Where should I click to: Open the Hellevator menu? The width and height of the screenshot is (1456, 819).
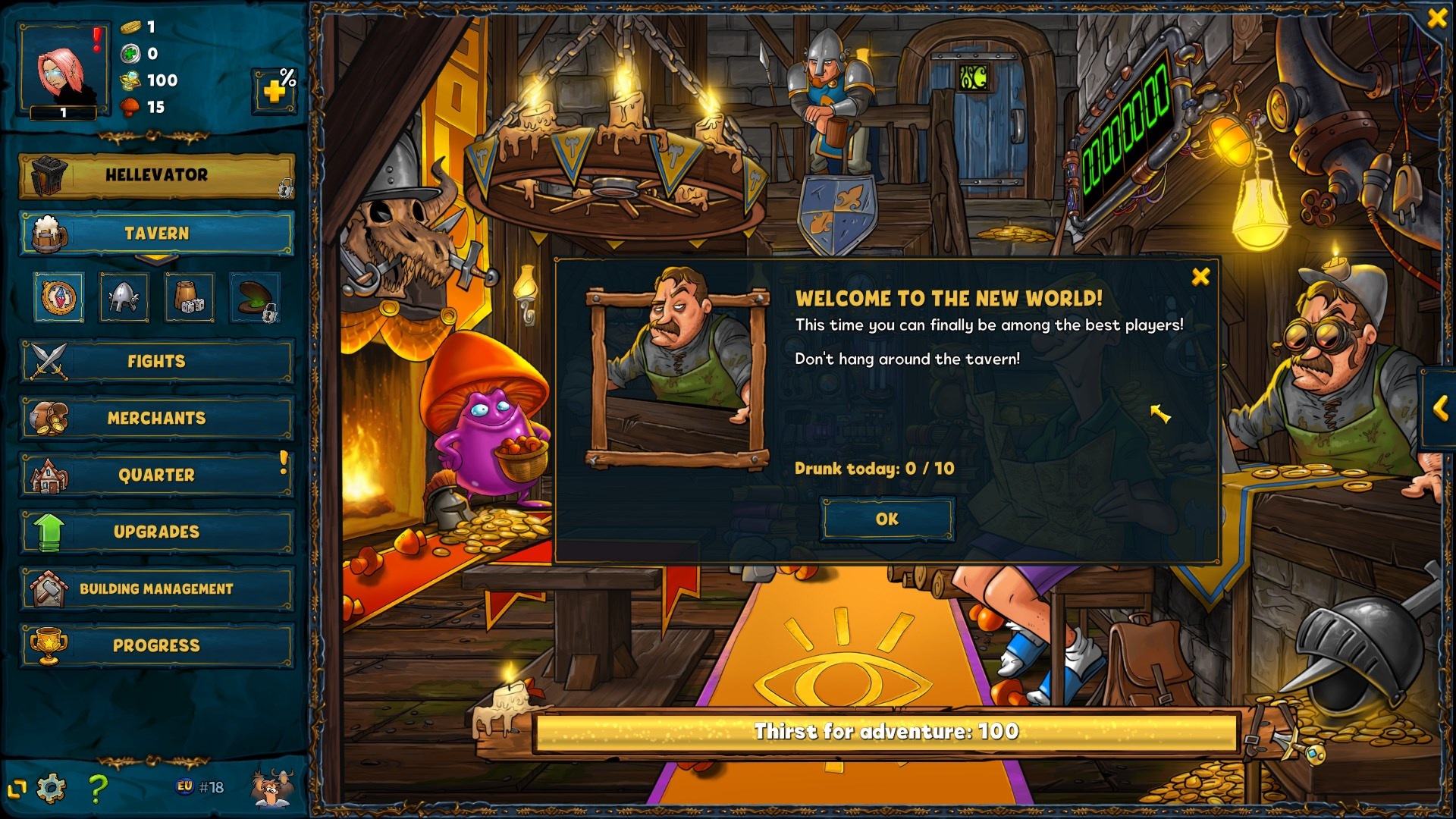(156, 175)
